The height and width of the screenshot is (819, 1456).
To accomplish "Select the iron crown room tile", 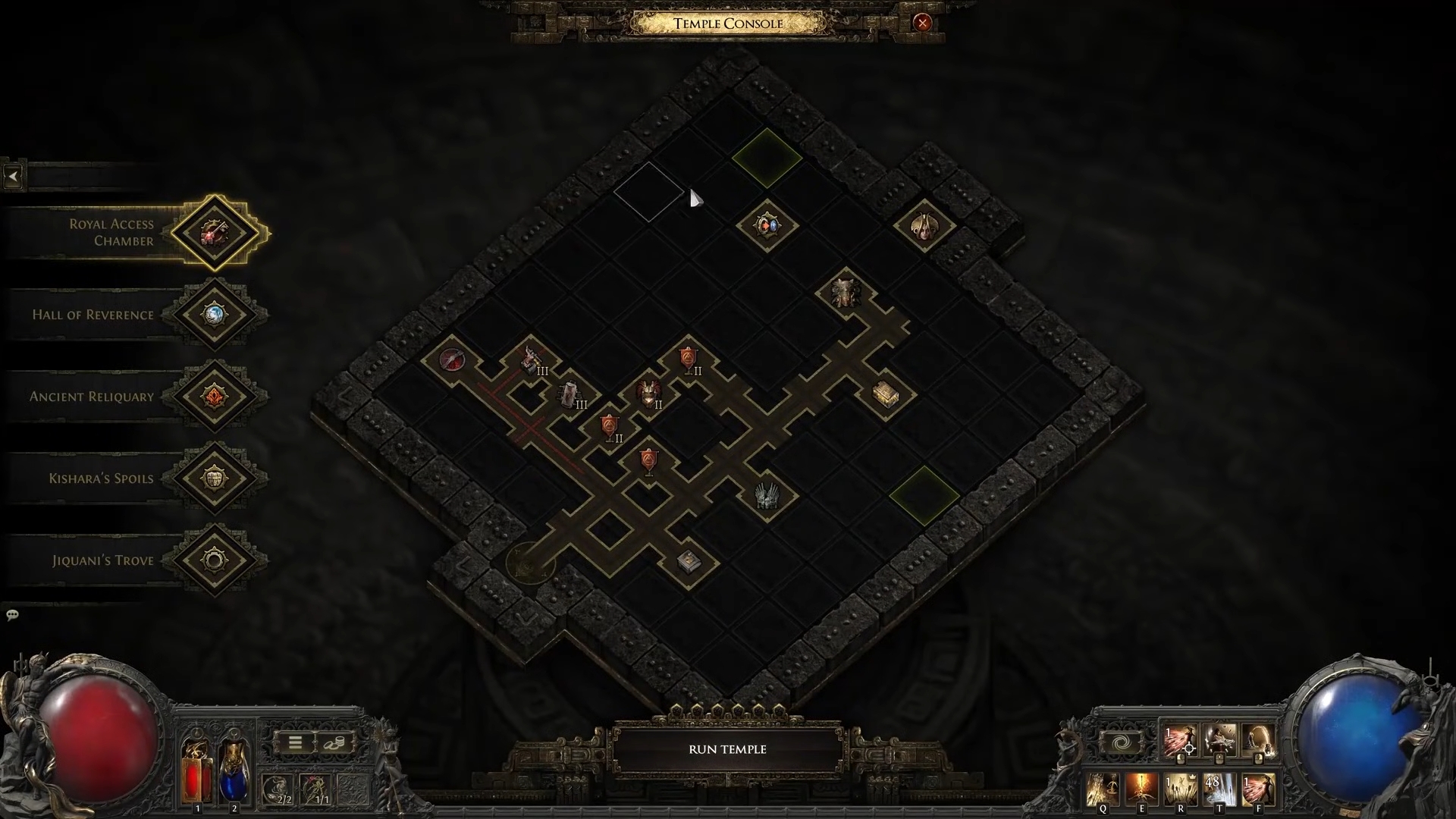I will 766,497.
